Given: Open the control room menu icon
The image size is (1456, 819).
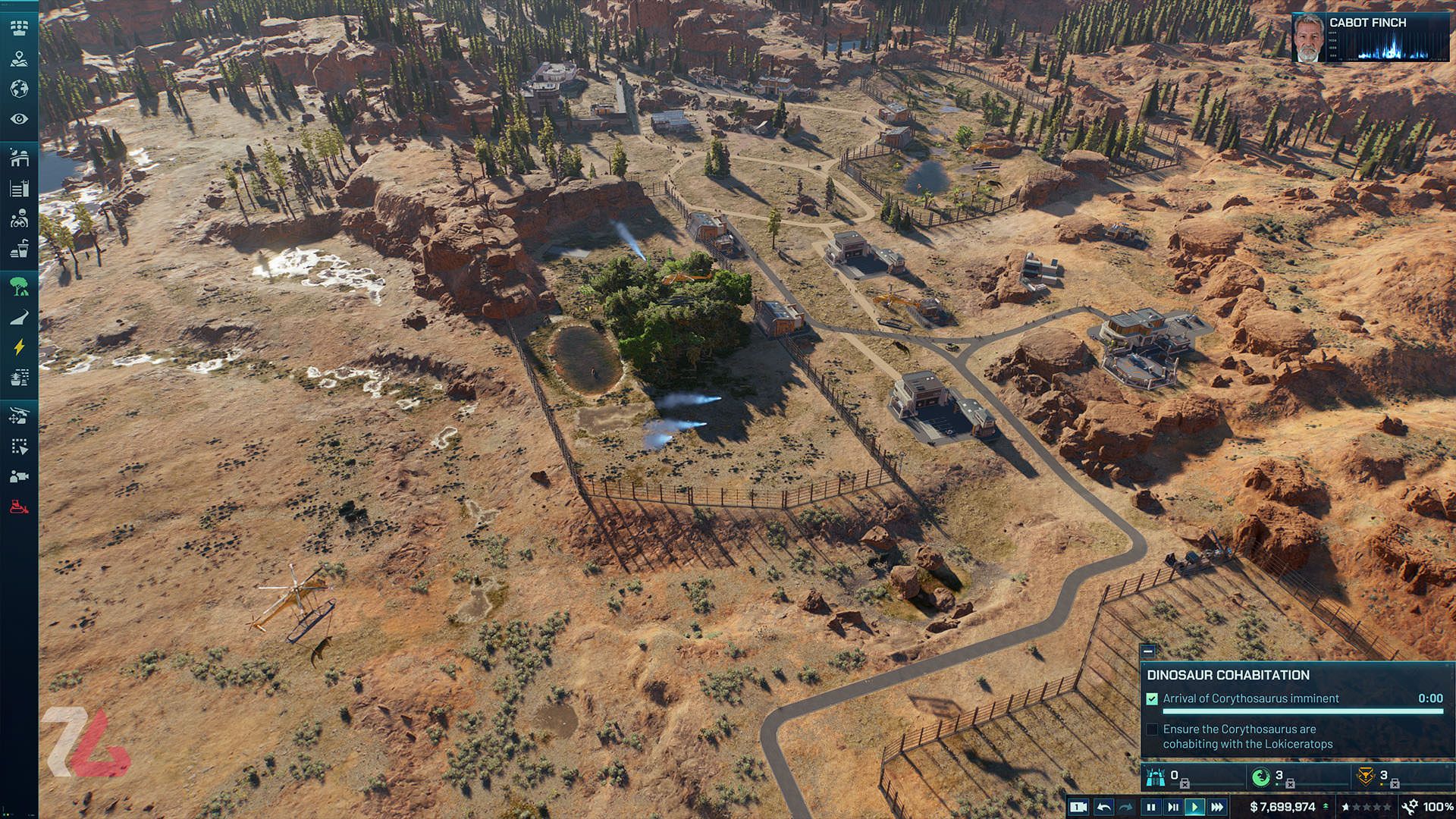Looking at the screenshot, I should [19, 28].
